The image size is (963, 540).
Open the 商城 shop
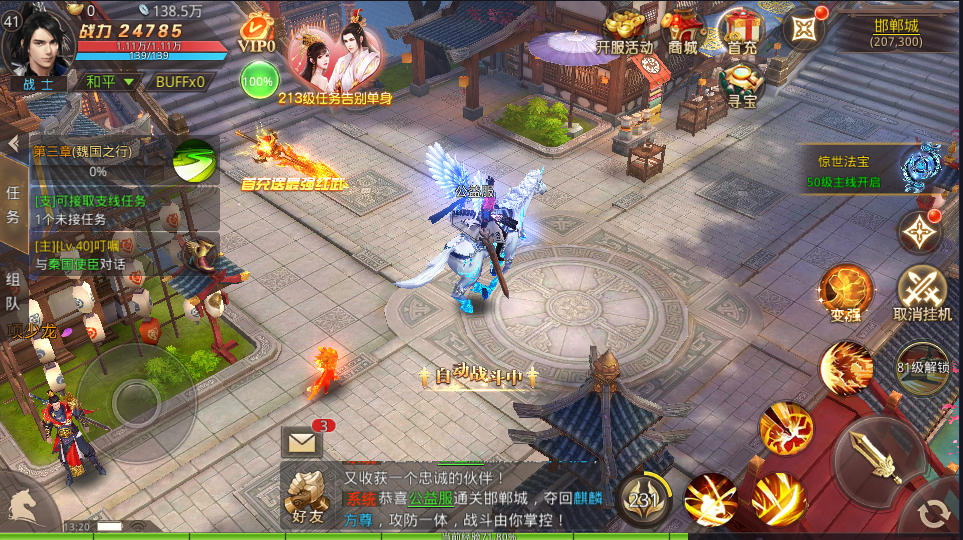pos(683,30)
